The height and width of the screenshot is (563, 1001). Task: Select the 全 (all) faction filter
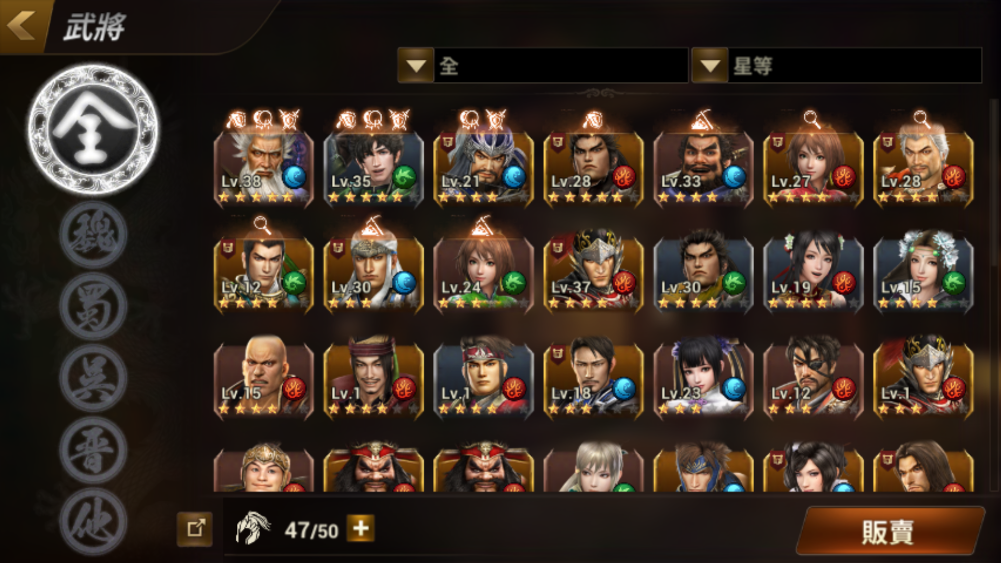92,131
